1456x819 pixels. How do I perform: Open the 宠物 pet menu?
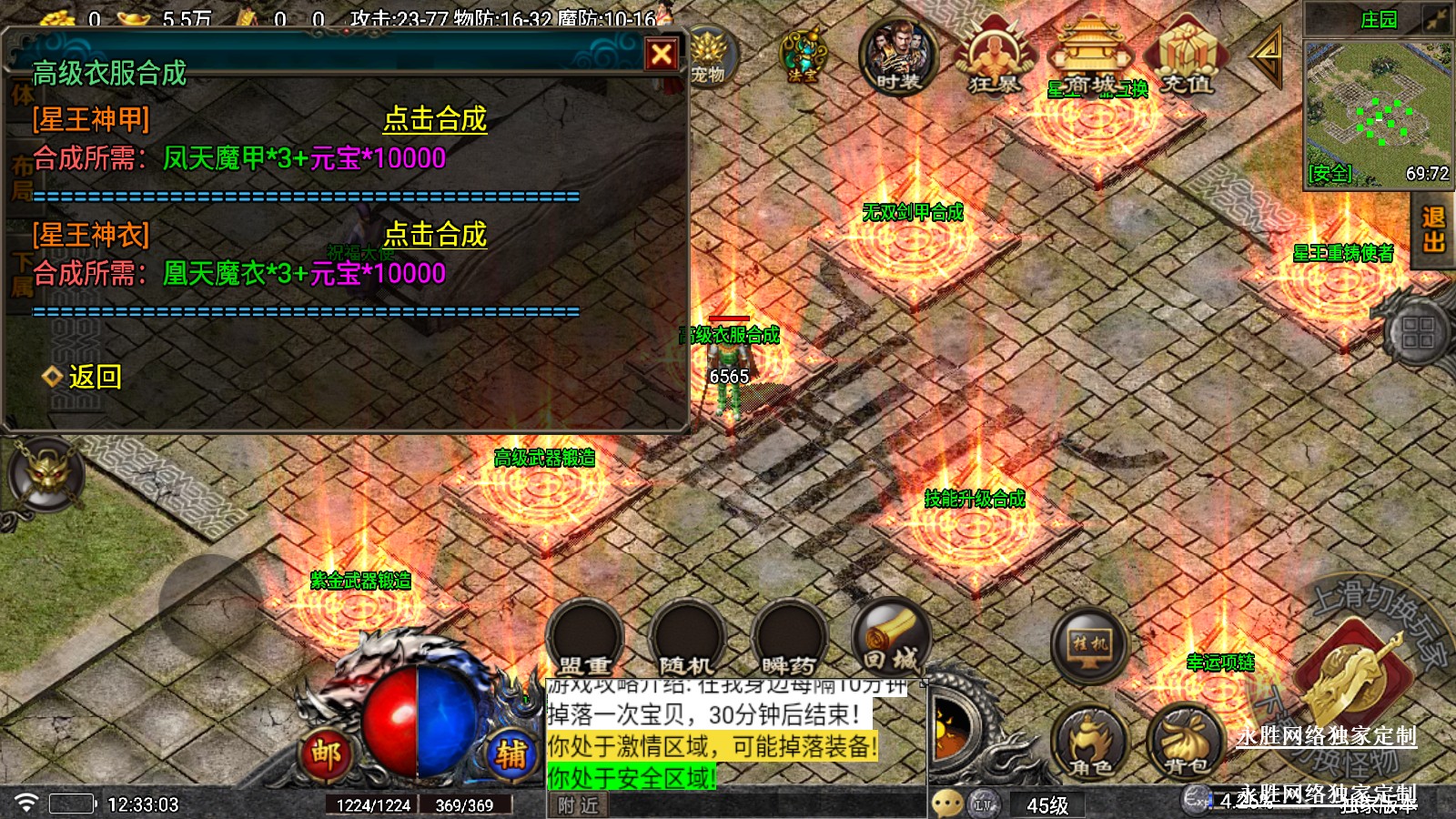click(708, 56)
